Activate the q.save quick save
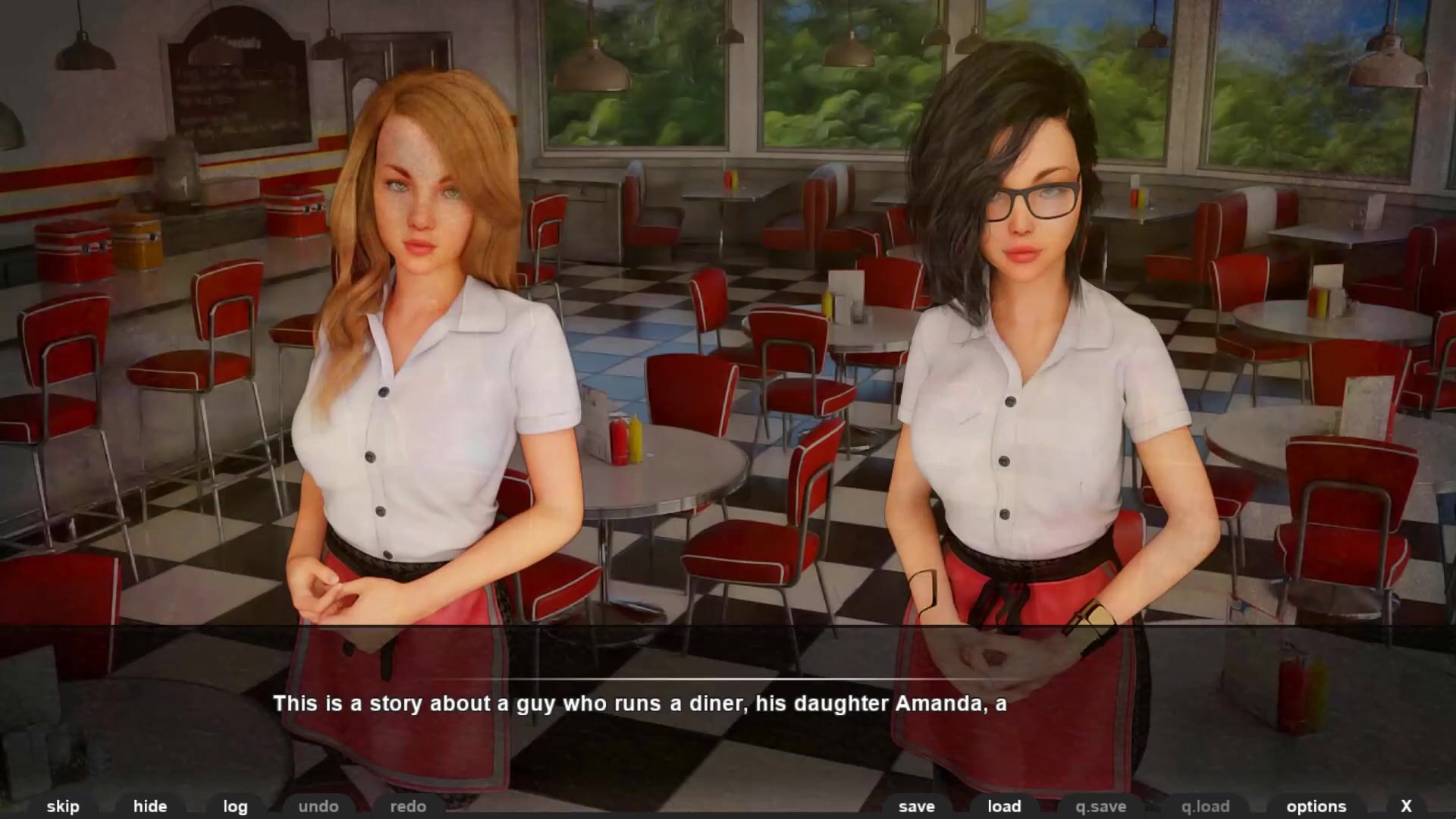1456x819 pixels. 1101,806
